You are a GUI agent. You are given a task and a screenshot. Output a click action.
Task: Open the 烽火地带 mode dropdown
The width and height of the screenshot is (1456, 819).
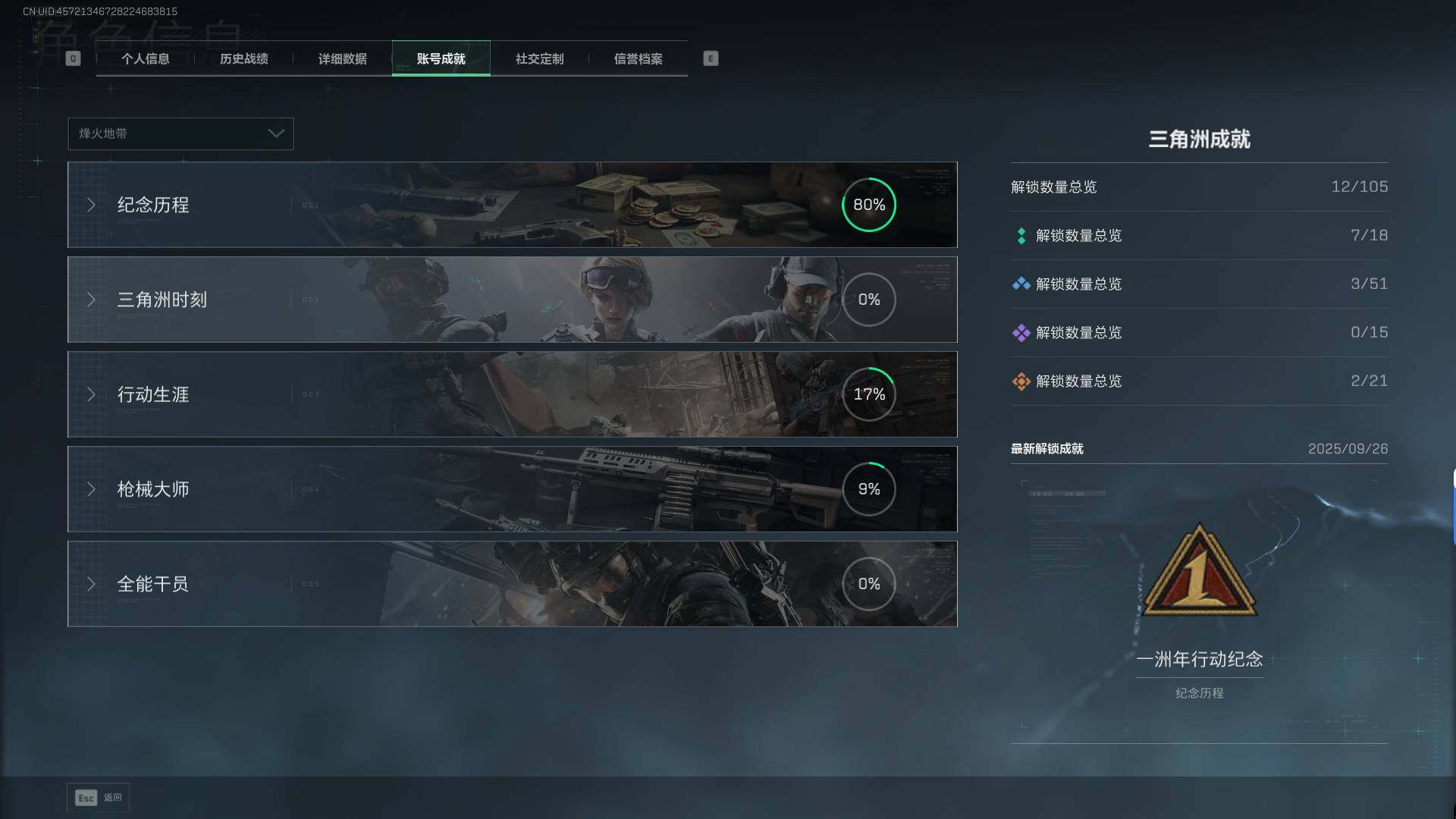pos(180,133)
